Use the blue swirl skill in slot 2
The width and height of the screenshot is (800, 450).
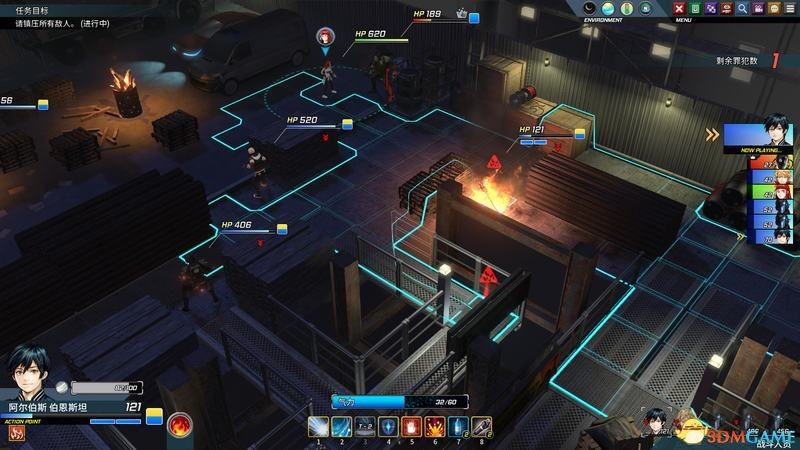pyautogui.click(x=341, y=427)
